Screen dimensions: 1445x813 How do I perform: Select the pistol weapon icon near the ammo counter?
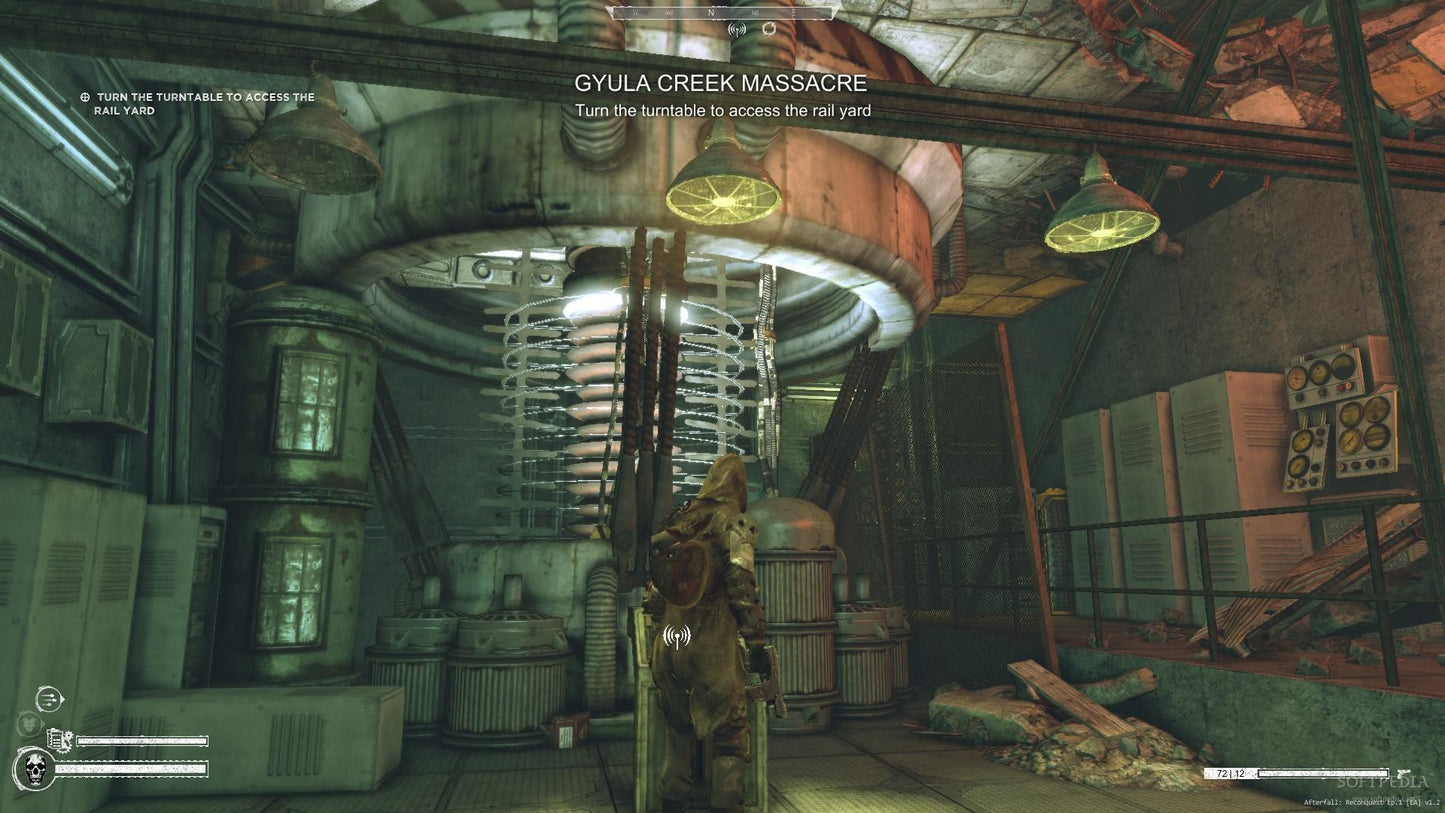pos(1404,772)
